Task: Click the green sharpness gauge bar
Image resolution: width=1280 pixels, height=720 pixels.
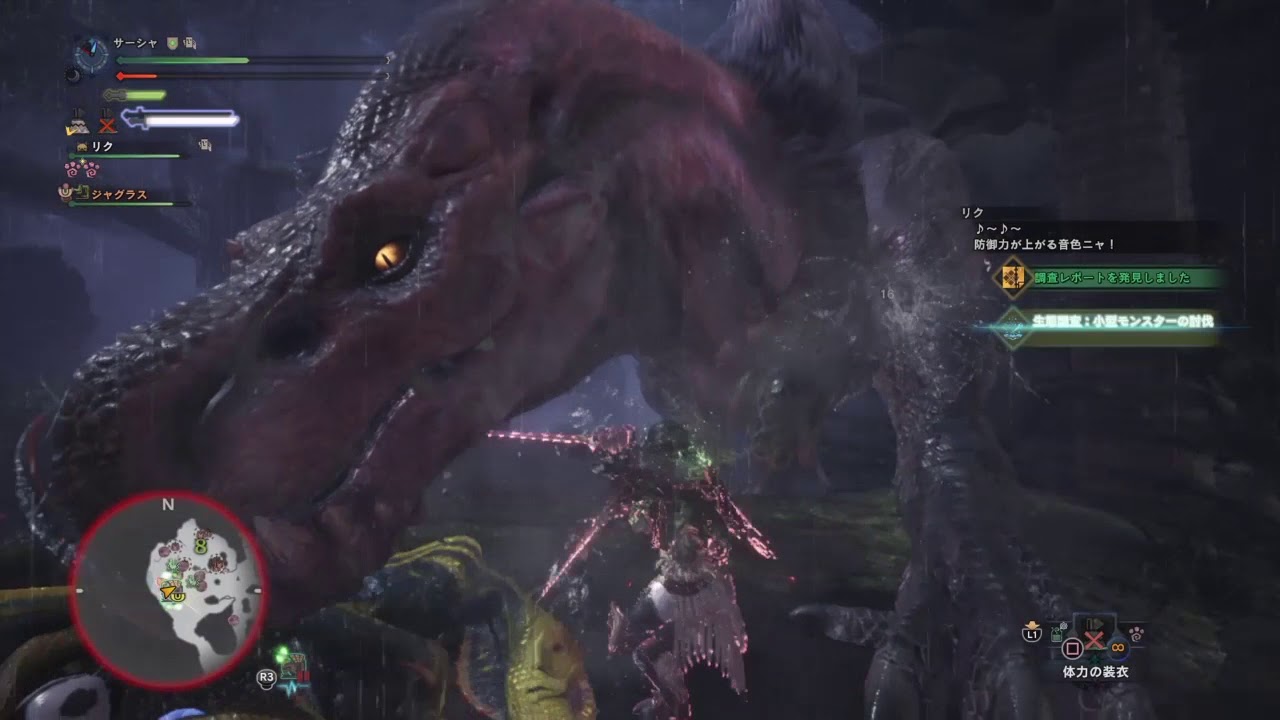Action: tap(145, 95)
